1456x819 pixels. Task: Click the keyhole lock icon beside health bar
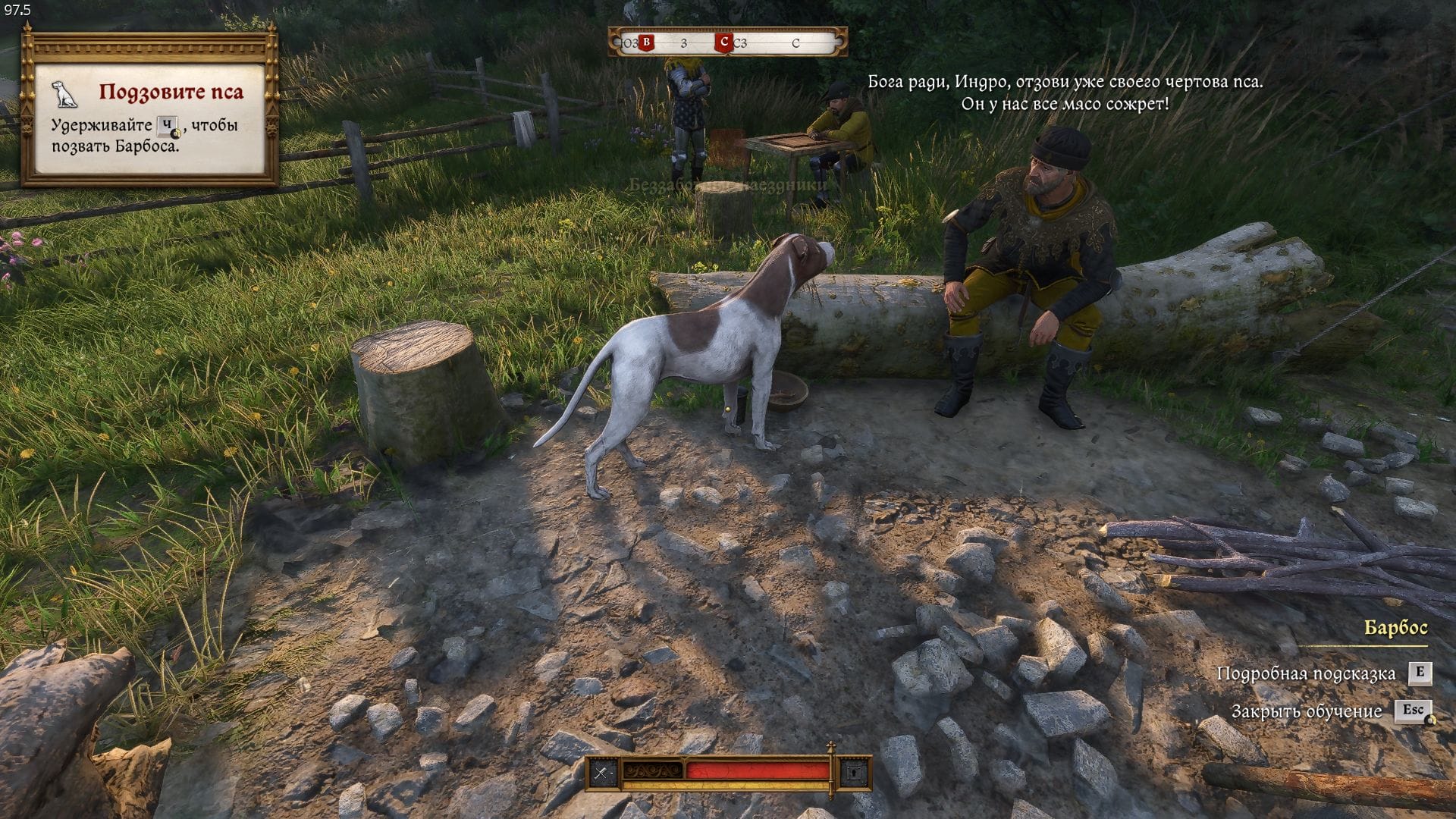point(855,773)
